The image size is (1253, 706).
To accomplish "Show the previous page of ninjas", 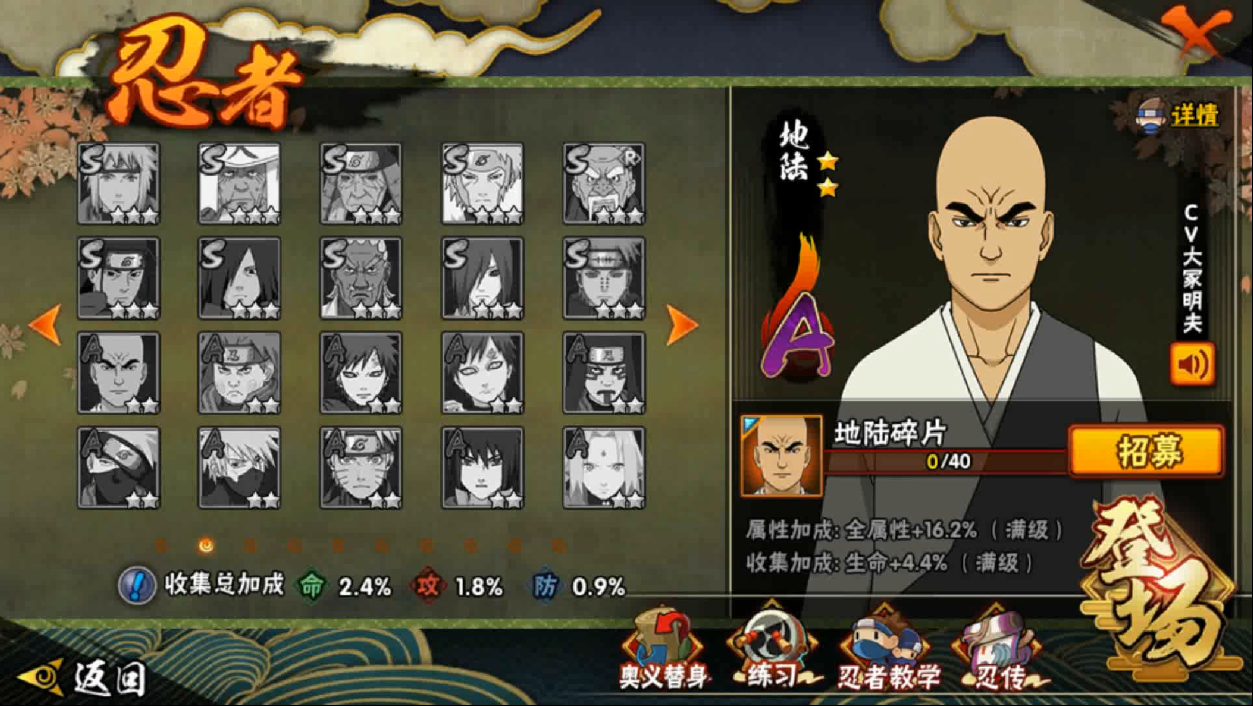I will tap(45, 325).
